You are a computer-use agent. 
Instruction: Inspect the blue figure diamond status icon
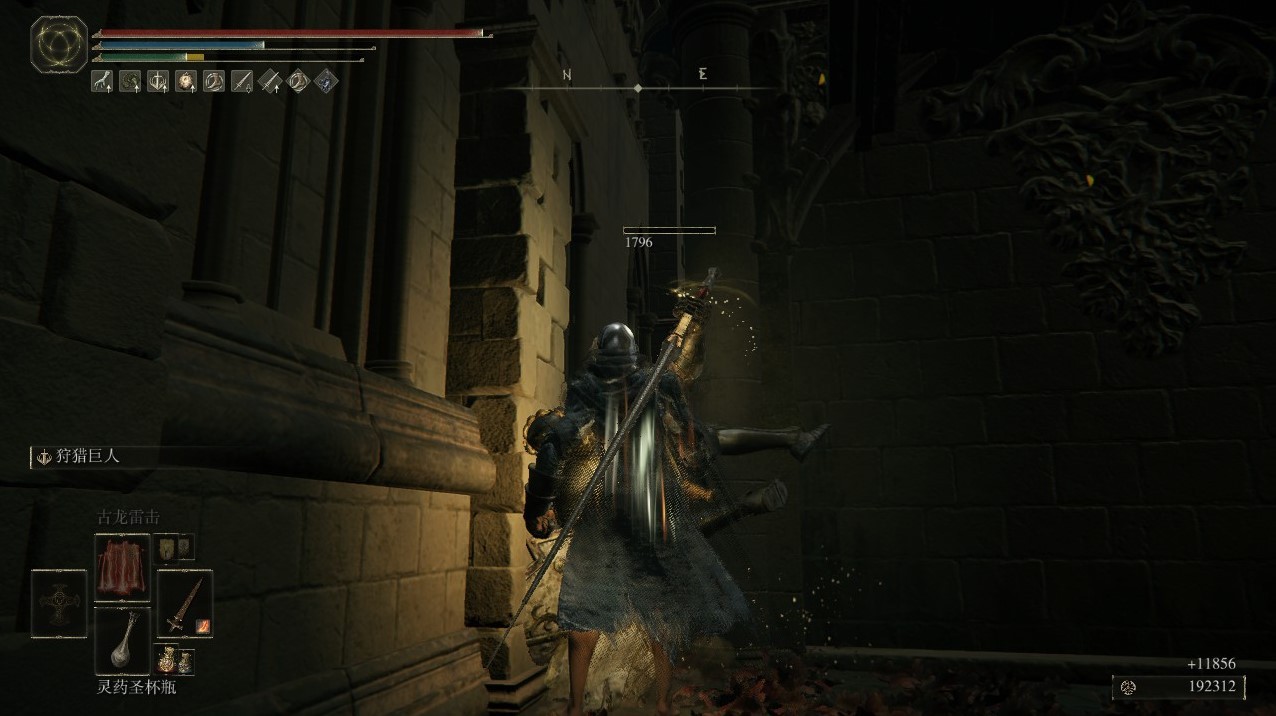(x=326, y=81)
